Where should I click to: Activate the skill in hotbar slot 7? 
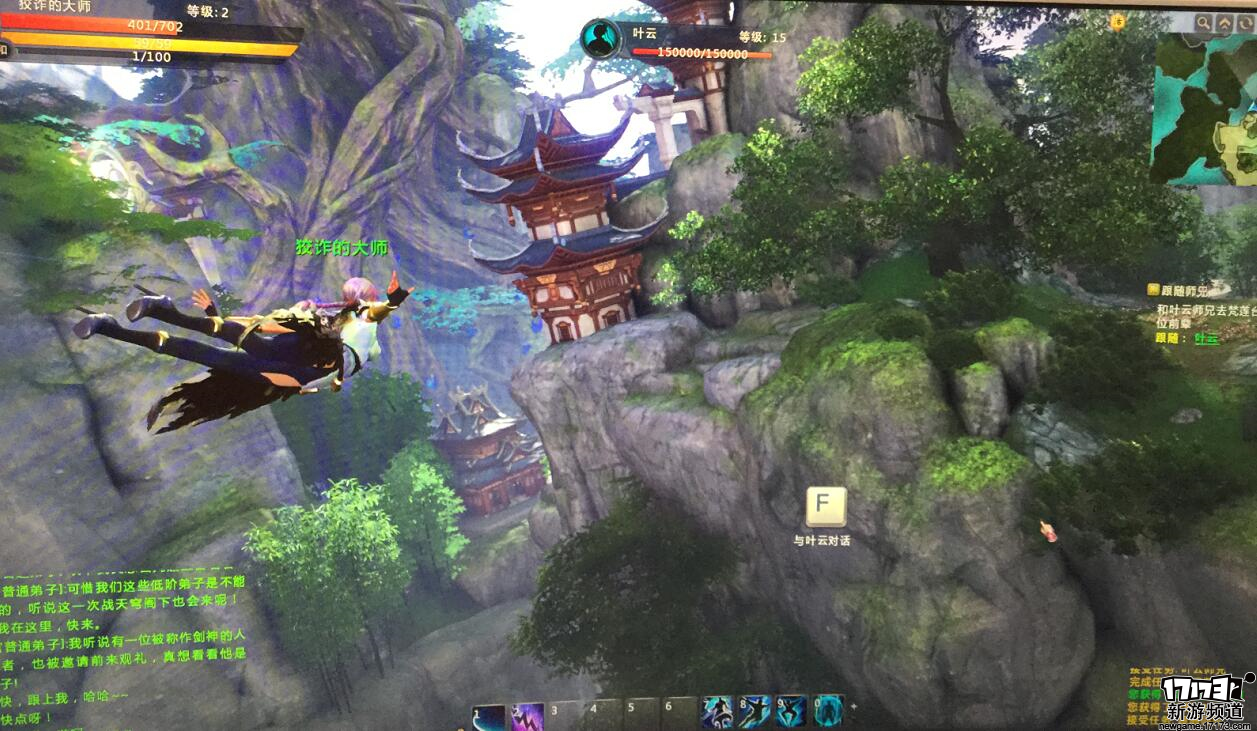pos(718,712)
